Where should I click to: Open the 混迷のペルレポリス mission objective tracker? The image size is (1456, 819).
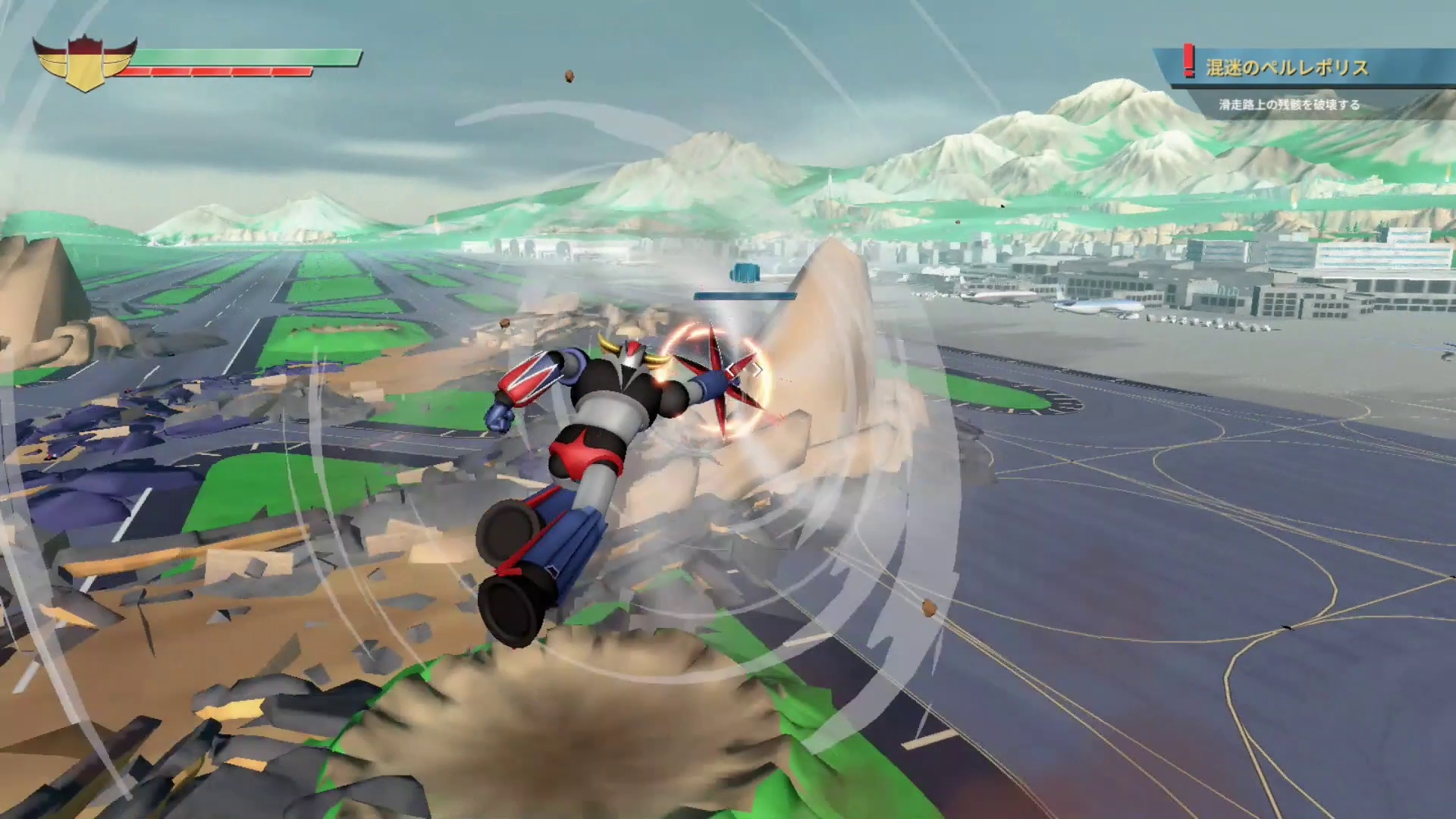pyautogui.click(x=1287, y=68)
